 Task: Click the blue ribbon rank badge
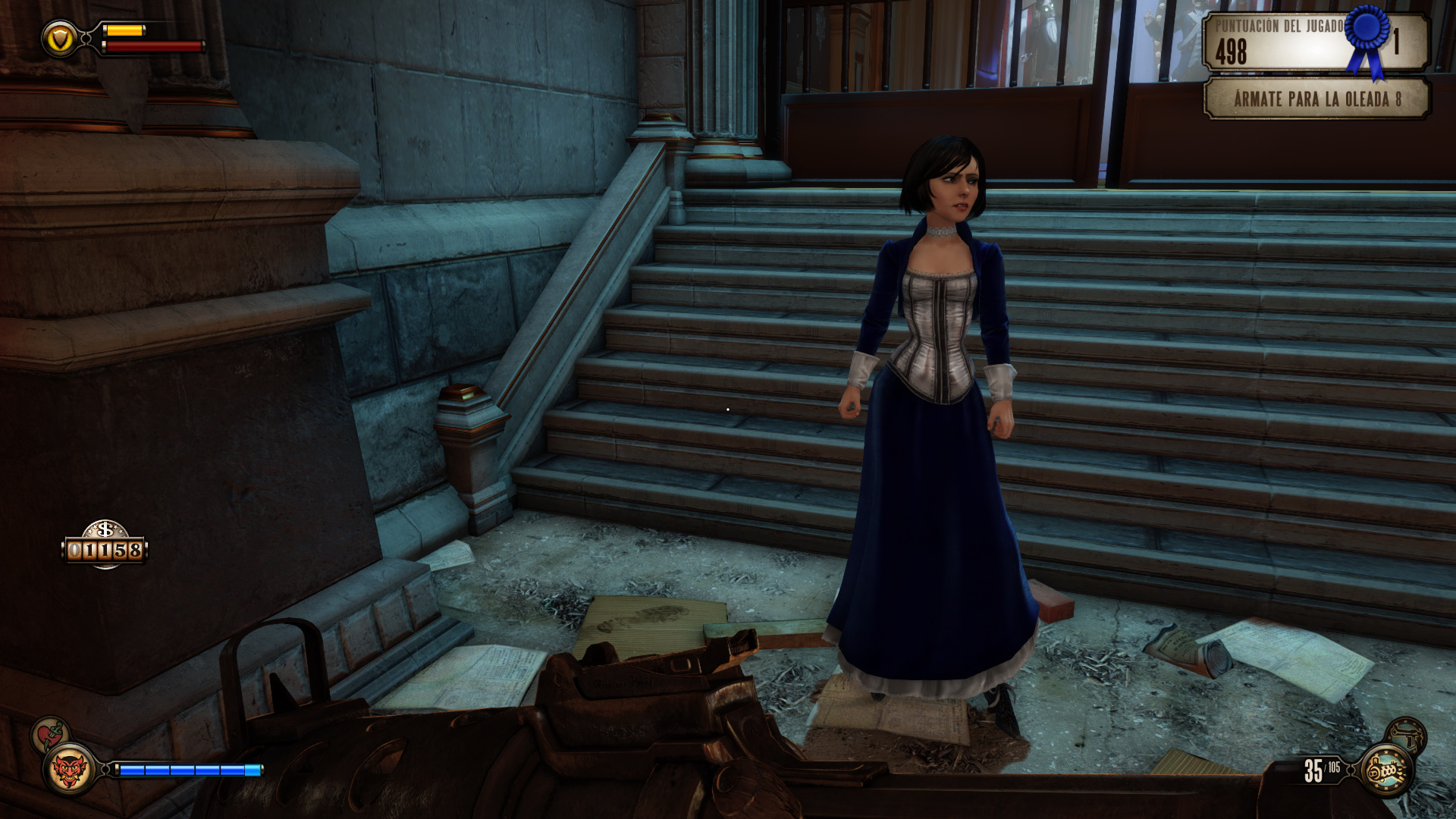point(1367,38)
